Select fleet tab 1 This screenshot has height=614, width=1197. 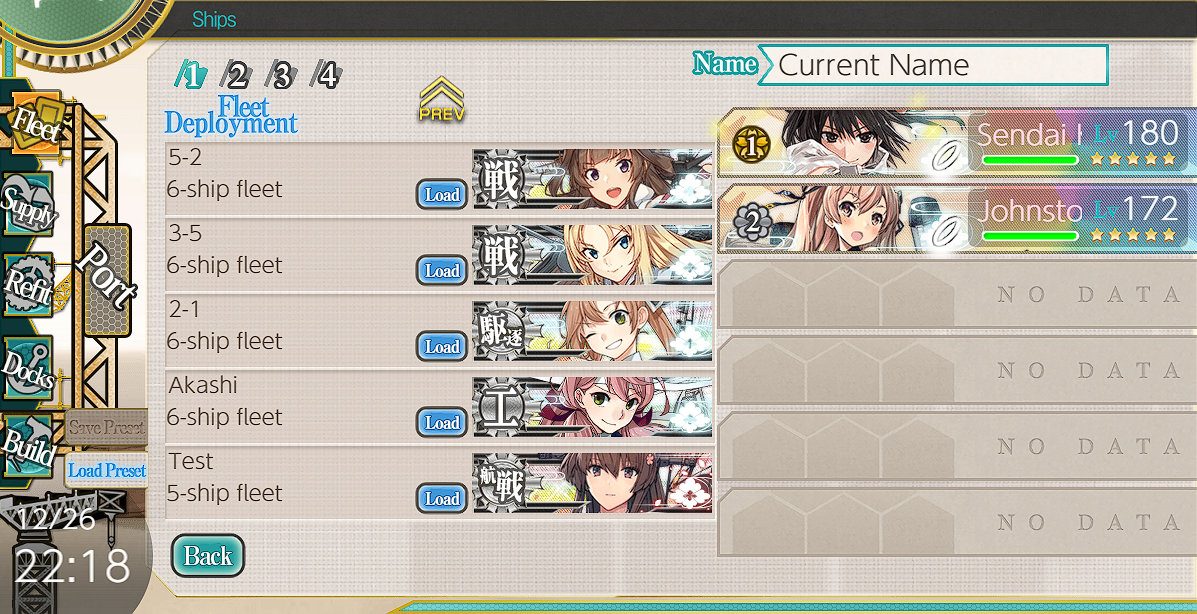191,74
